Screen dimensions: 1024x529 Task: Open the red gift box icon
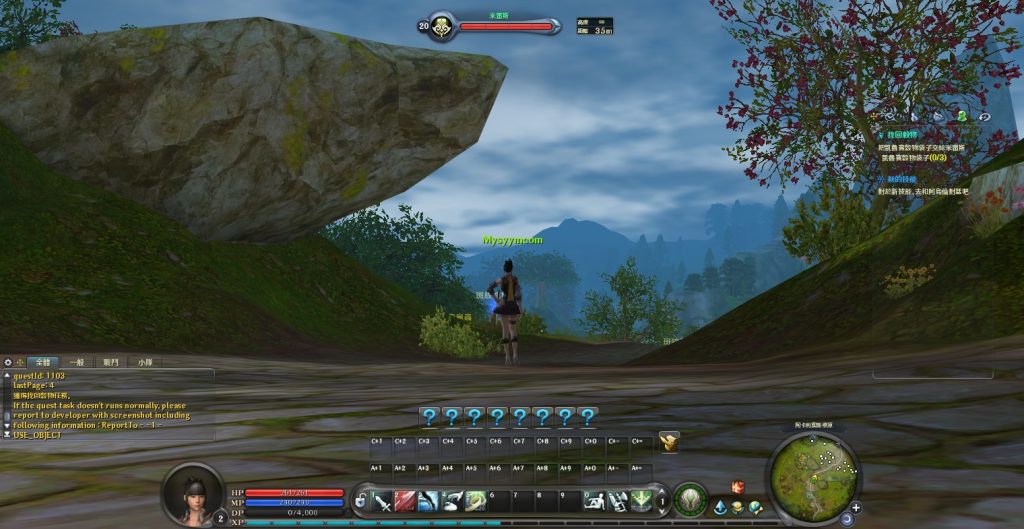[x=738, y=487]
